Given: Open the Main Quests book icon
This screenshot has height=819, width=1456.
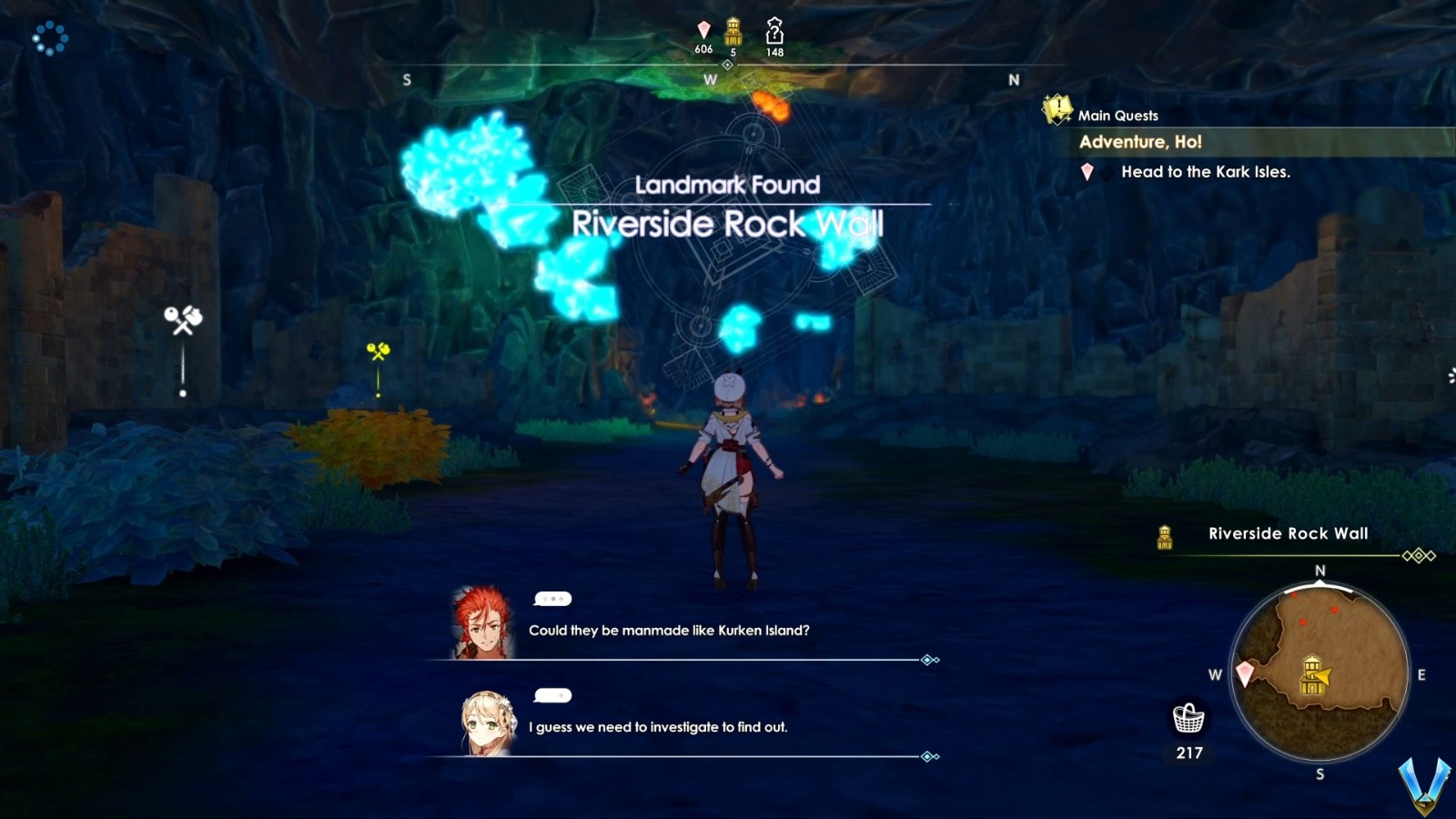Looking at the screenshot, I should [1055, 110].
